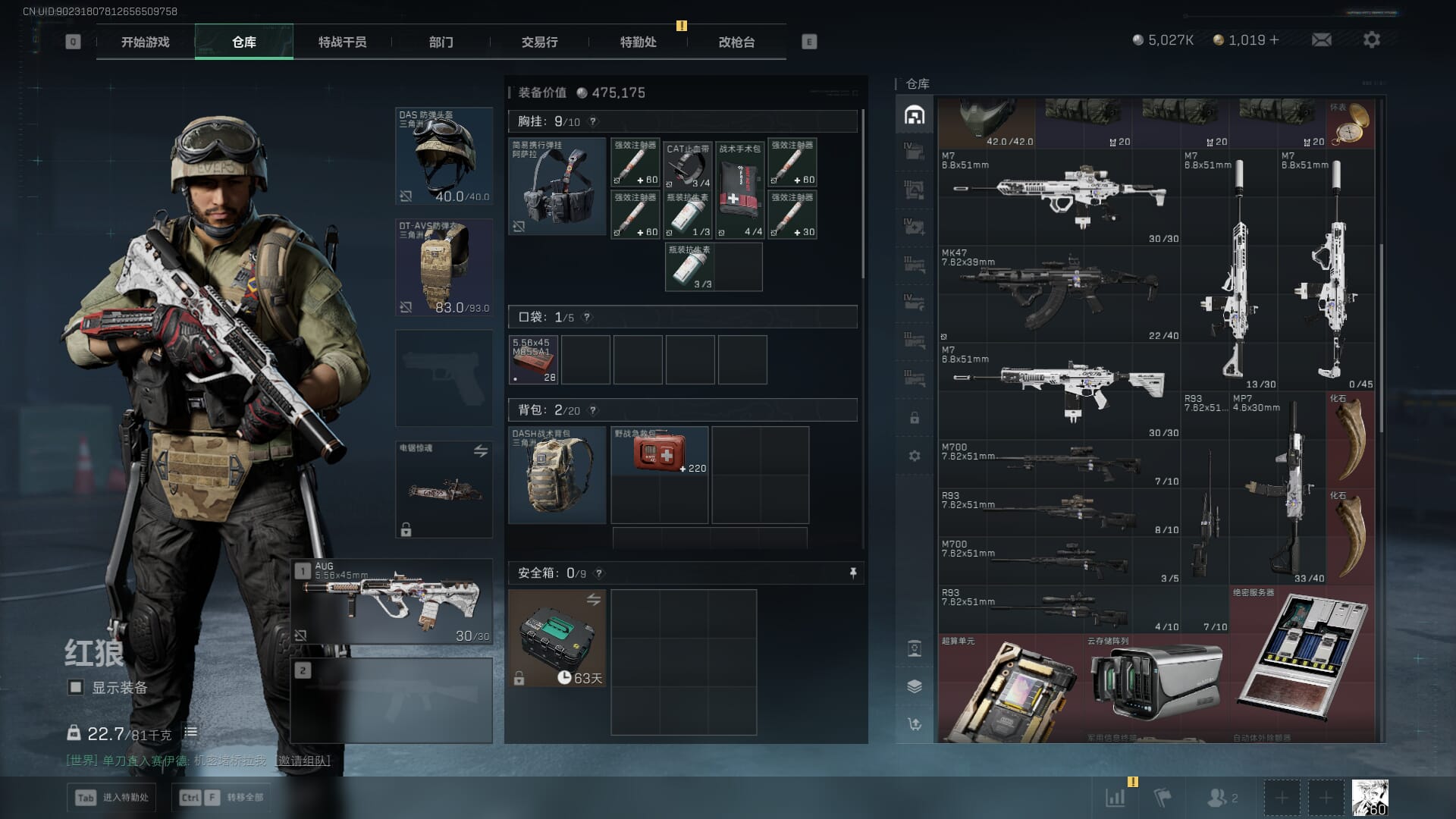Click the 邀请组队 invite link in chat

(x=304, y=761)
